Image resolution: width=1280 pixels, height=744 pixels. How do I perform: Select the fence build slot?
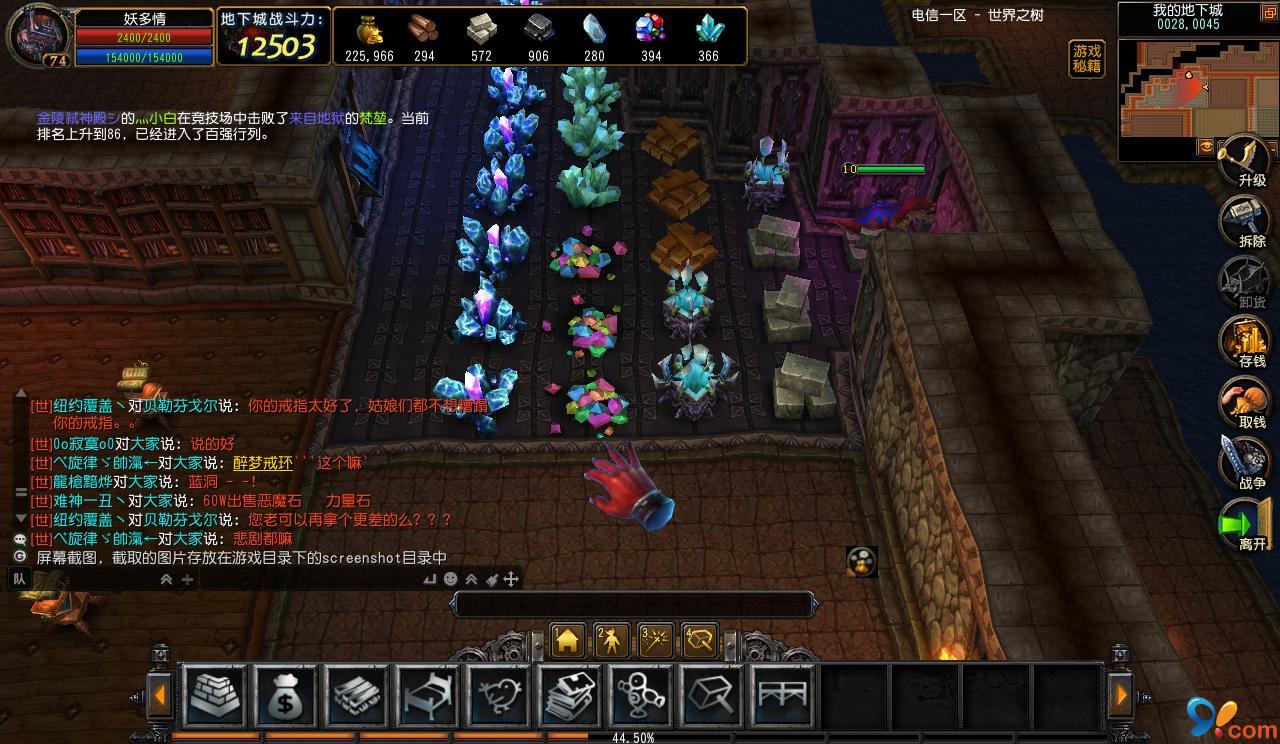tap(783, 694)
